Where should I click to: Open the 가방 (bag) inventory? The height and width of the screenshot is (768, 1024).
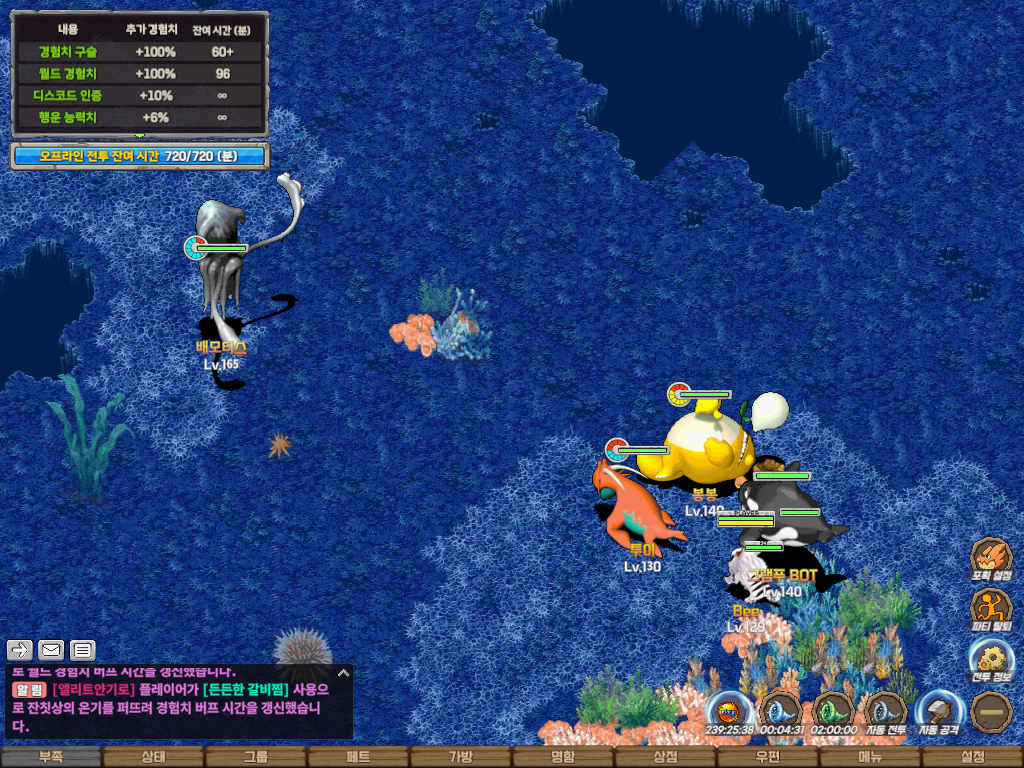pos(461,757)
